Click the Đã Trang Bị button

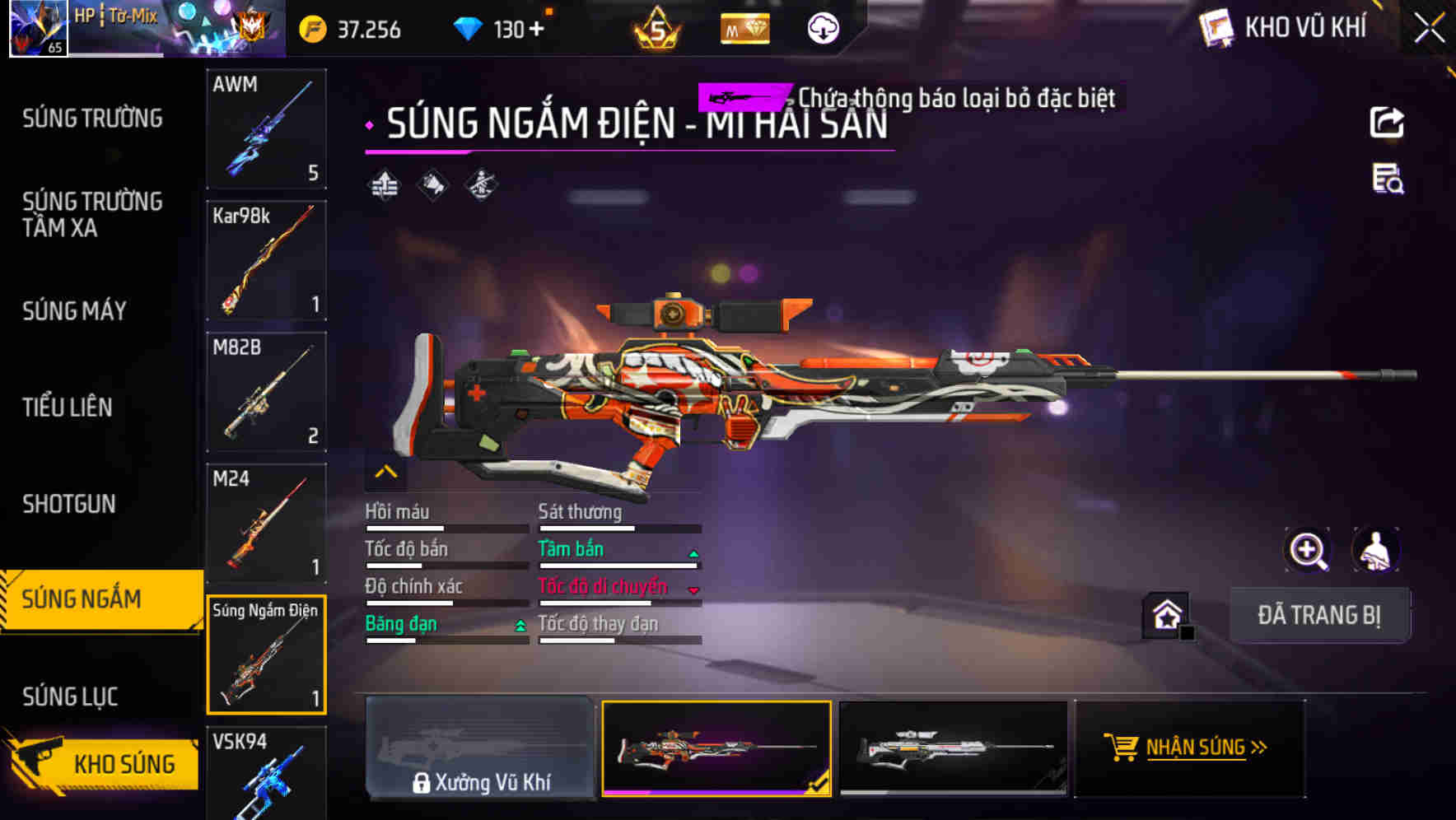[x=1318, y=615]
